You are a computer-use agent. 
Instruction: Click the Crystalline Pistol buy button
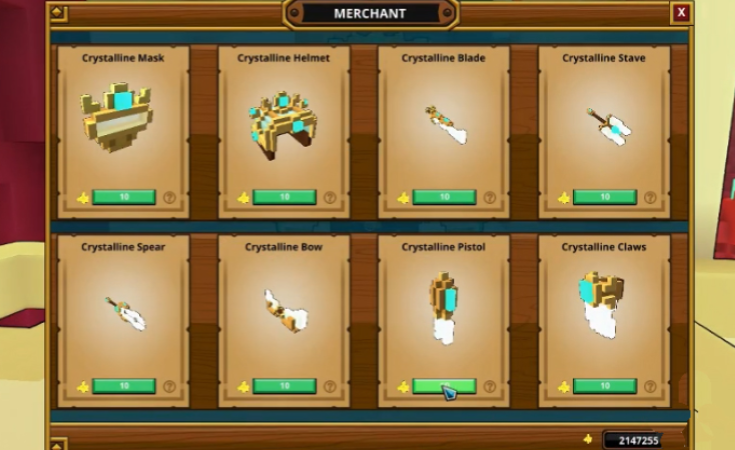[x=444, y=386]
